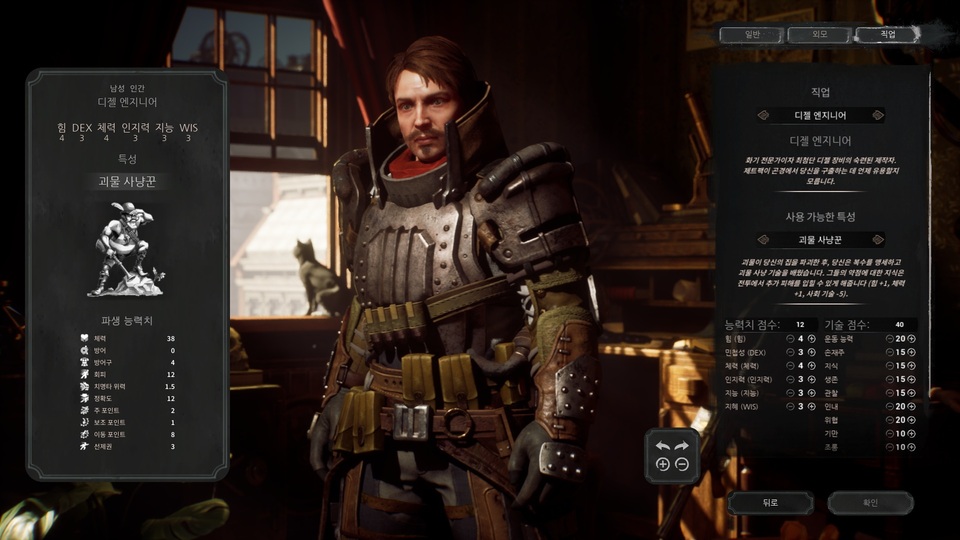Viewport: 960px width, 540px height.
Task: Lower the 손재주 skill value
Action: 889,352
